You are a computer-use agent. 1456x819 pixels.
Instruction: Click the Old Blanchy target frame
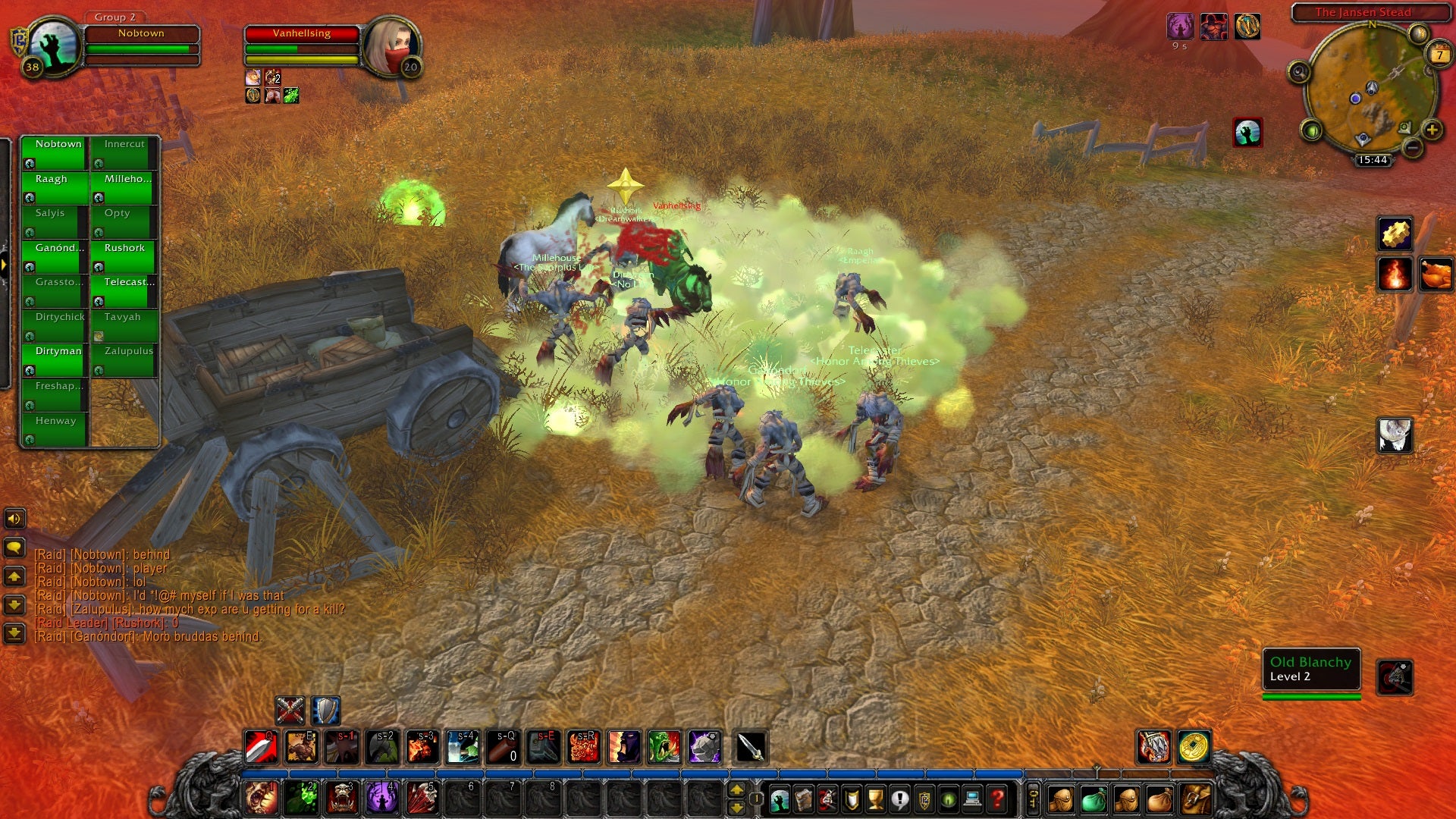pos(1310,670)
